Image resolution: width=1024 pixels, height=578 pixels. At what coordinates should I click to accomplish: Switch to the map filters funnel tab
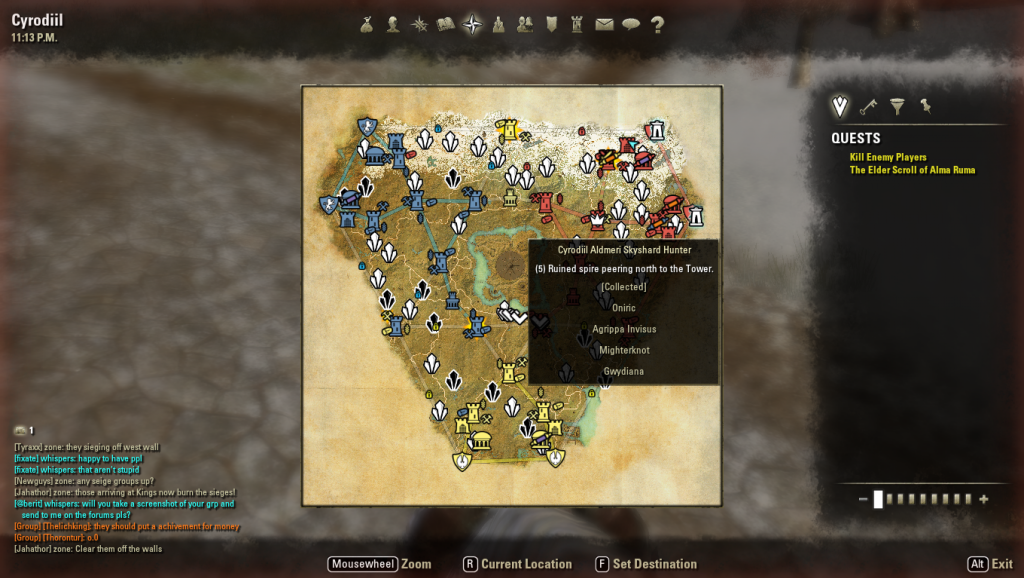(x=897, y=106)
